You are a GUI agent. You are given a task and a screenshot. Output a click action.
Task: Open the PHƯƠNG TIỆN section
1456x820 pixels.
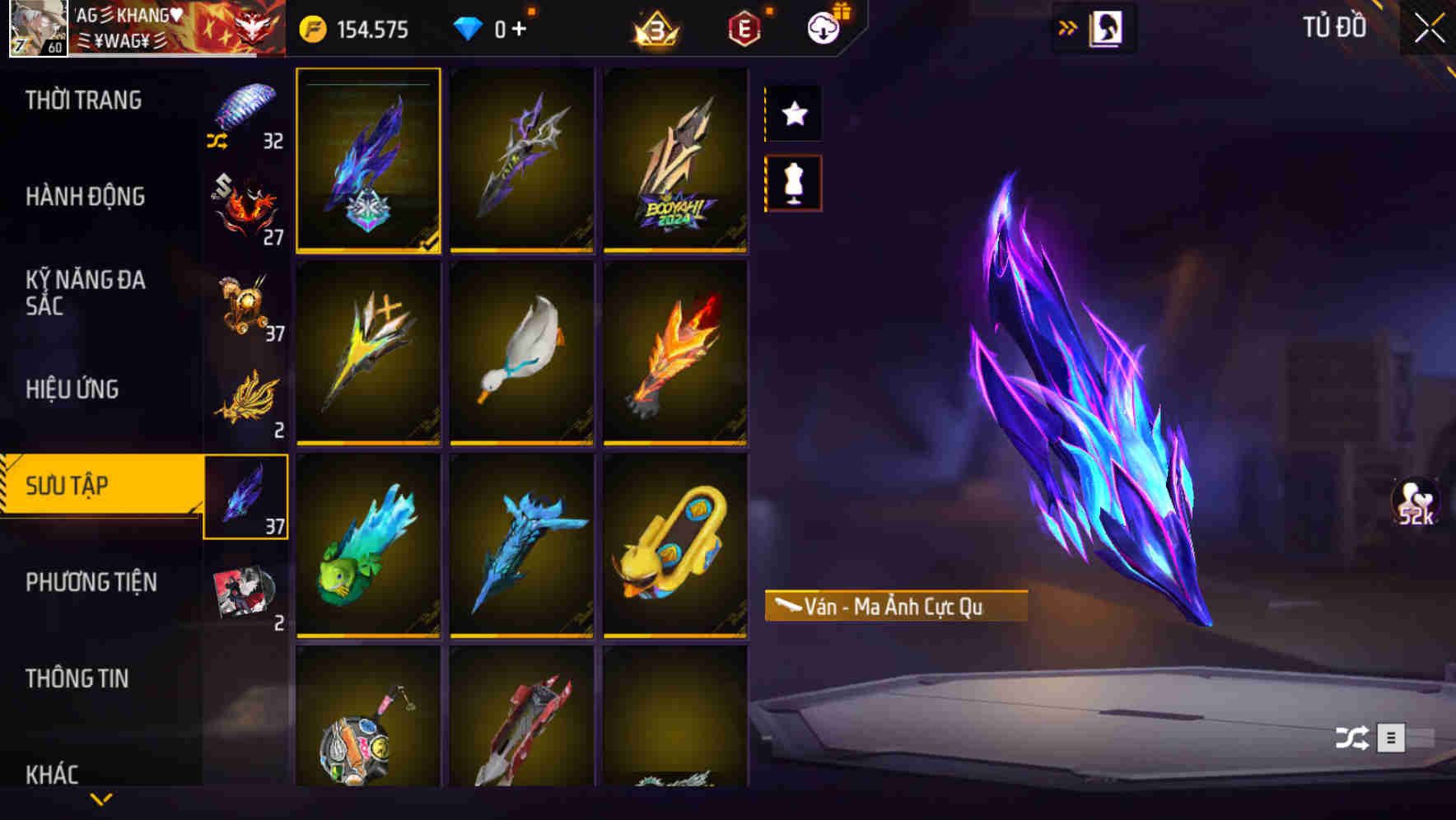coord(91,581)
